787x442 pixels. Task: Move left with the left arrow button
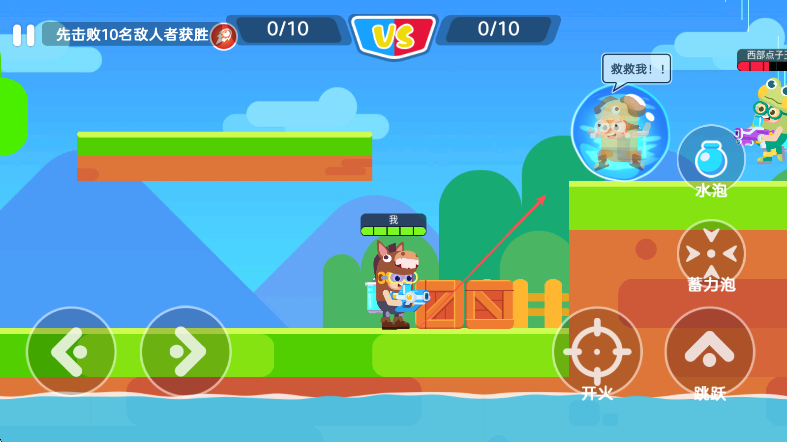[71, 351]
